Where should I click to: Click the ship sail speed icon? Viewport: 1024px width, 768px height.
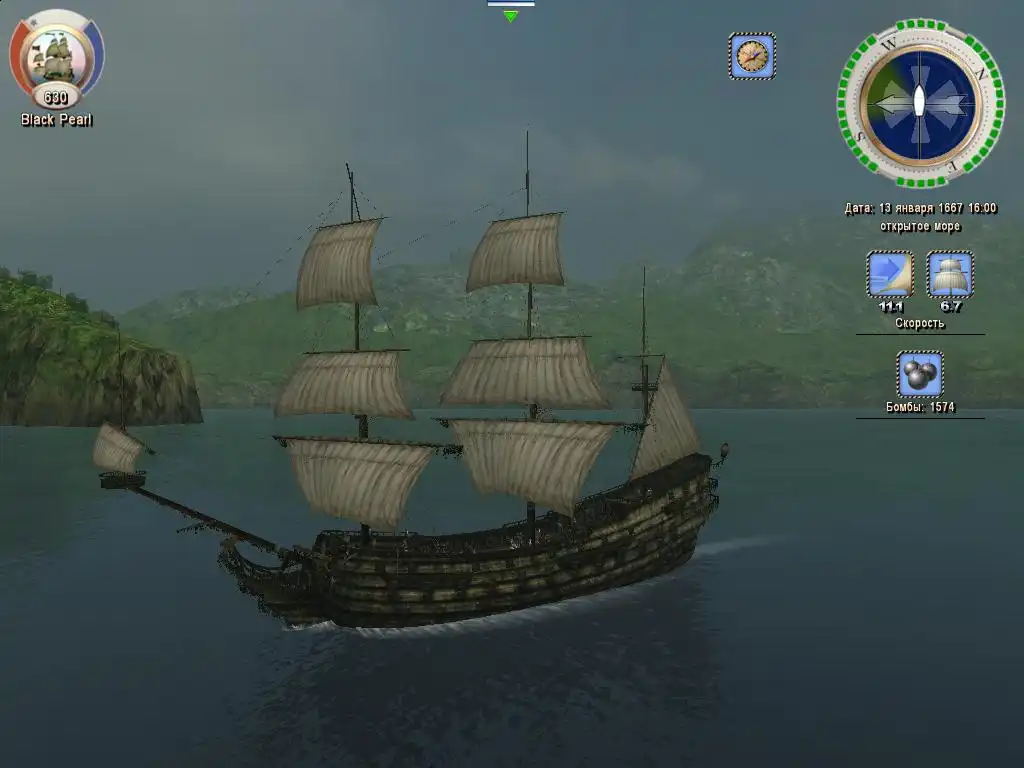950,274
